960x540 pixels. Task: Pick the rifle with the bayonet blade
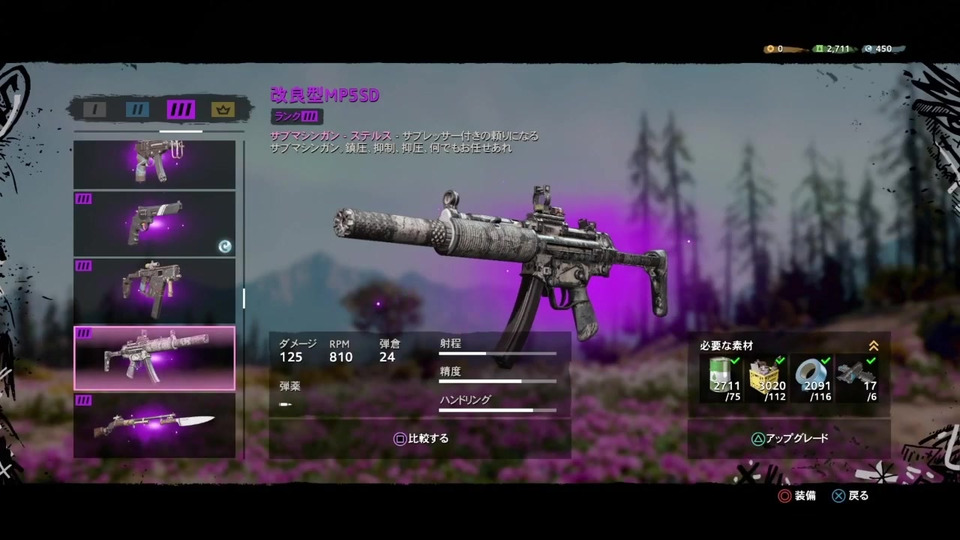coord(155,425)
